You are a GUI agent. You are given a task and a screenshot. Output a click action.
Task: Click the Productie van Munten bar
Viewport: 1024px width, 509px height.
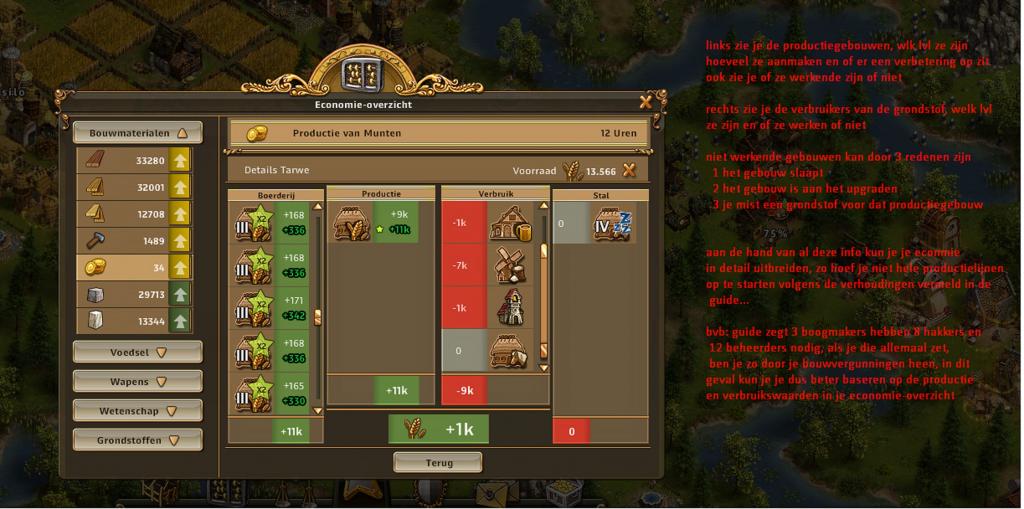(438, 133)
